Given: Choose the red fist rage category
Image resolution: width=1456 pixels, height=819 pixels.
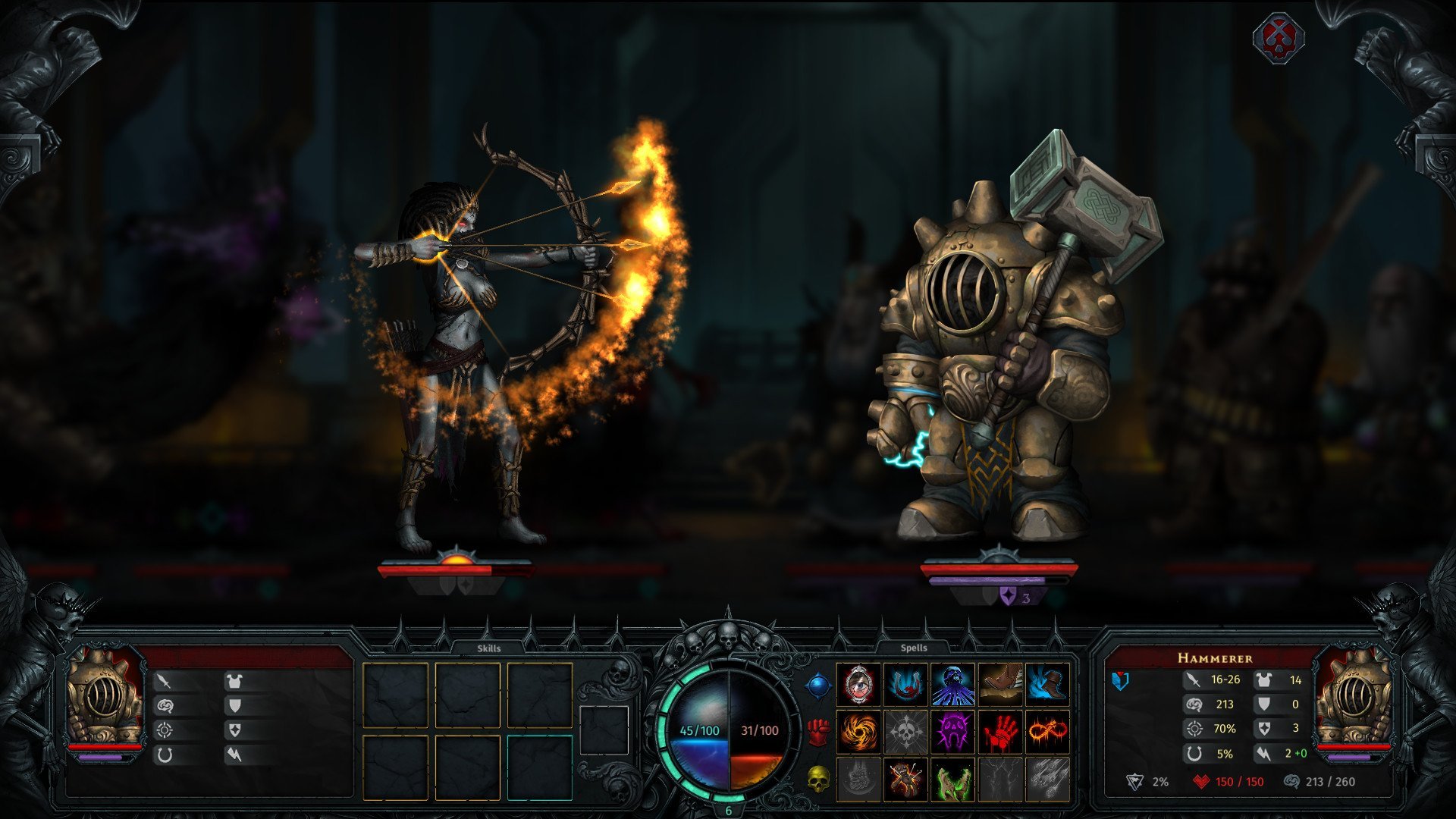Looking at the screenshot, I should [818, 732].
